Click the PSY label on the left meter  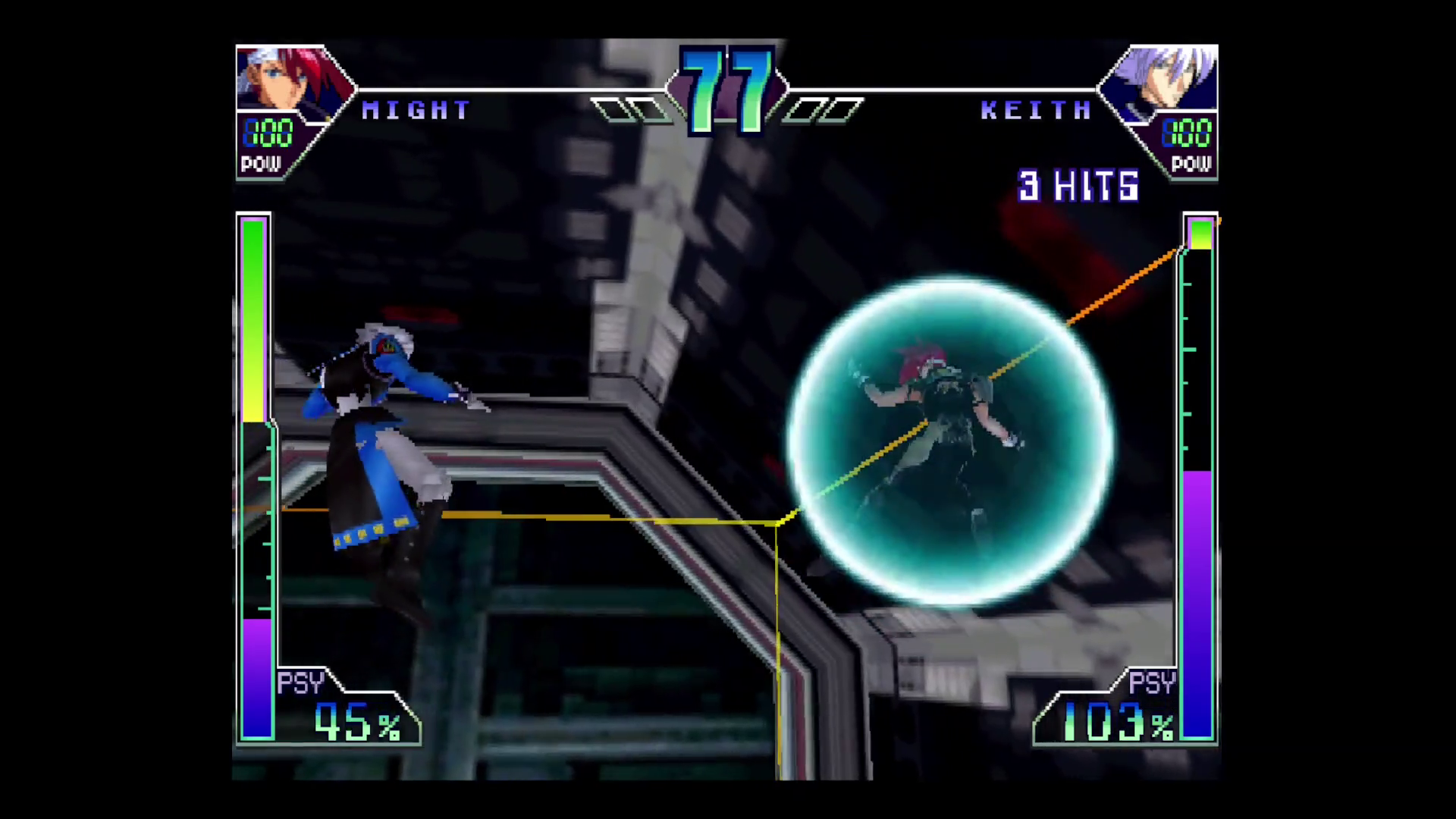(x=300, y=682)
